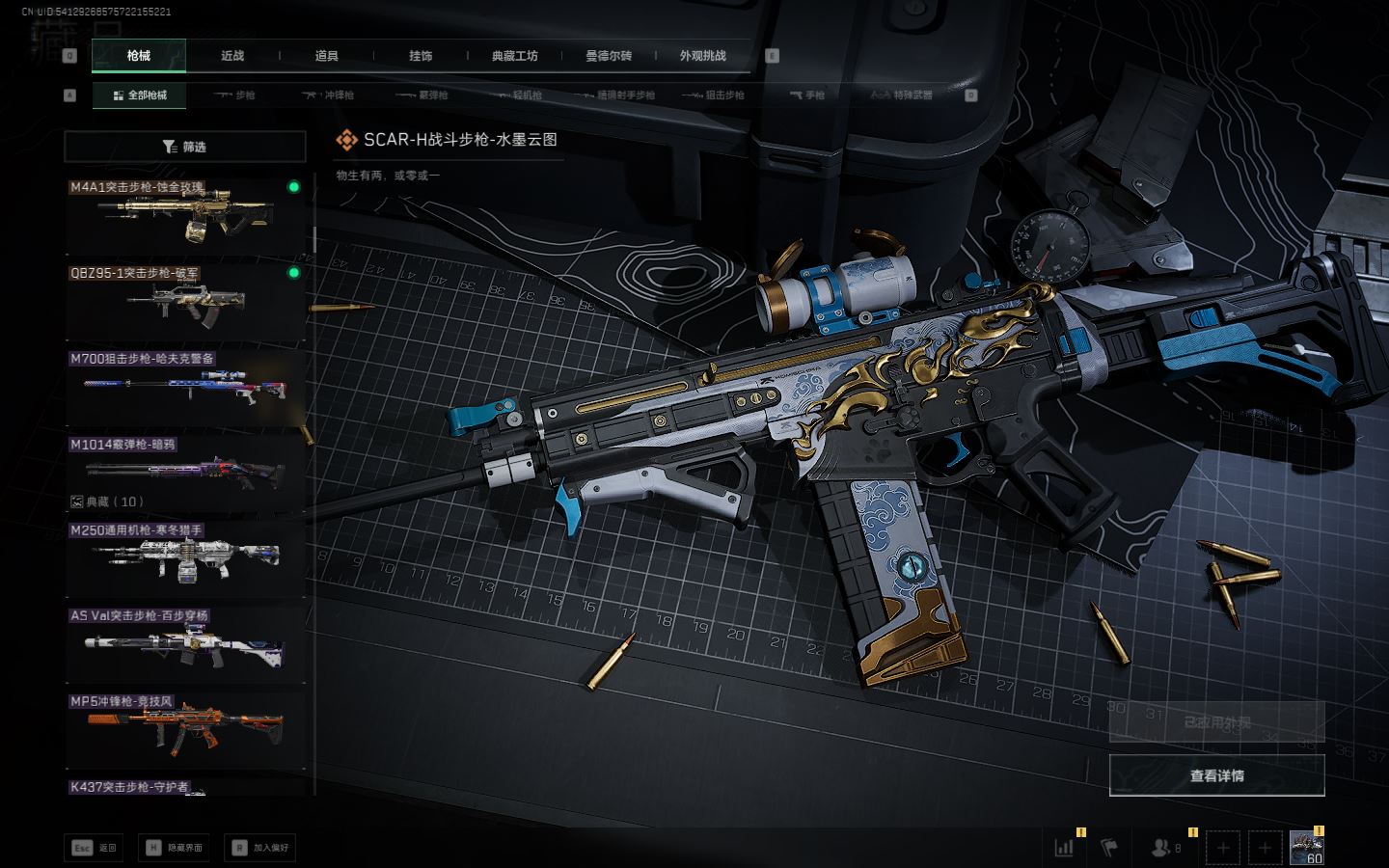Open the bar chart stats icon
This screenshot has height=868, width=1389.
(x=1064, y=848)
